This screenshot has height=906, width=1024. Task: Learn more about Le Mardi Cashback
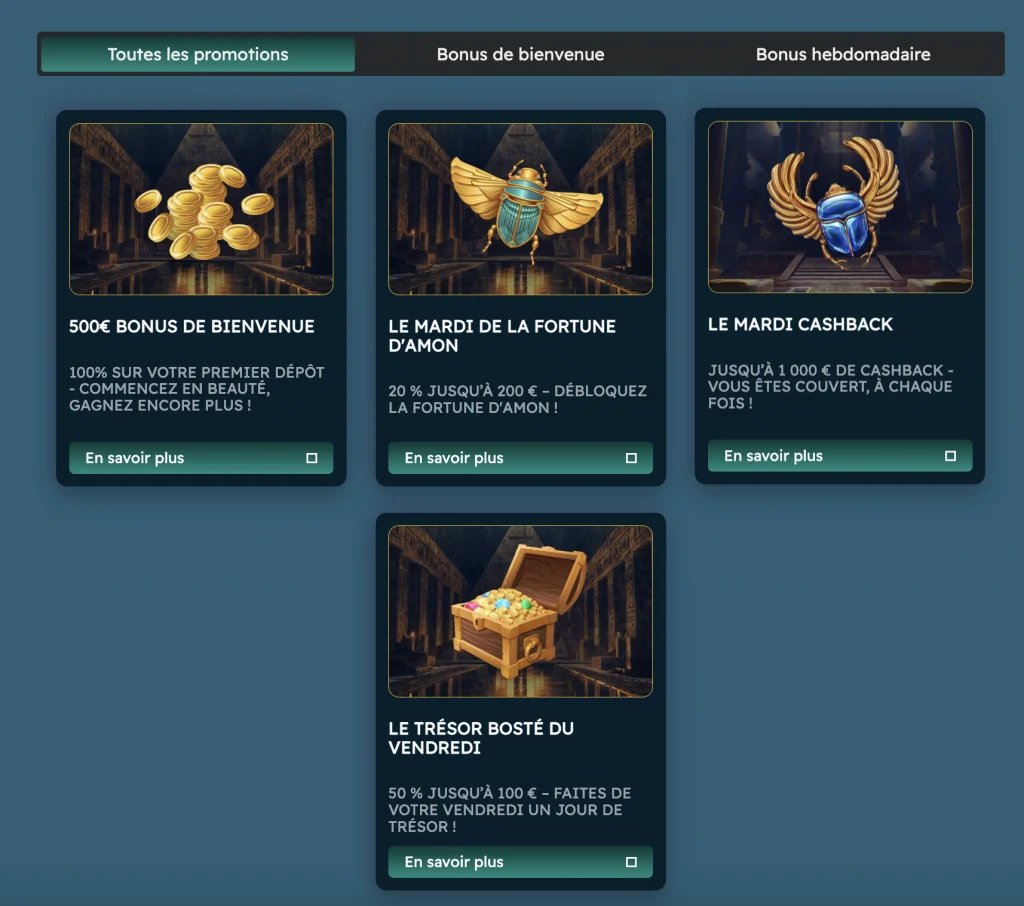pyautogui.click(x=839, y=456)
